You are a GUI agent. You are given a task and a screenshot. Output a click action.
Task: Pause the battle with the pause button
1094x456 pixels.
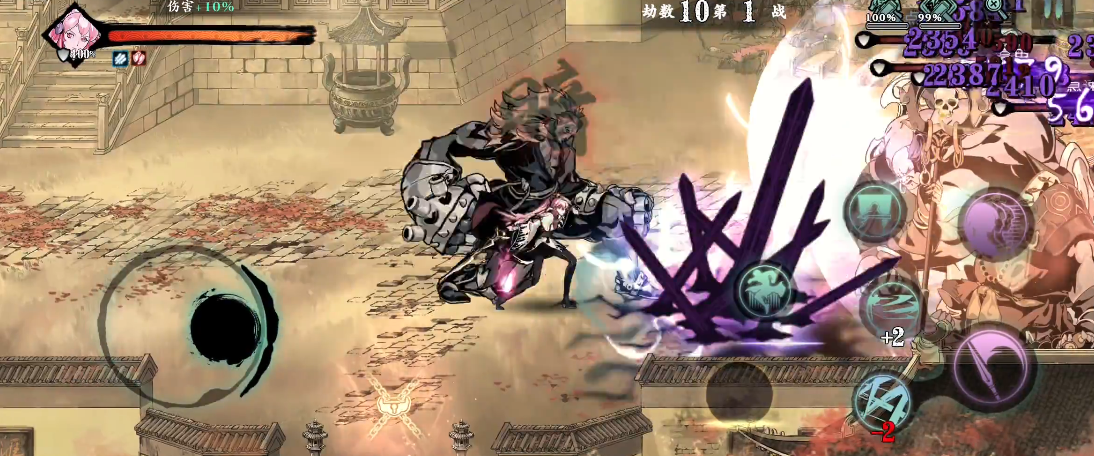pos(1051,9)
